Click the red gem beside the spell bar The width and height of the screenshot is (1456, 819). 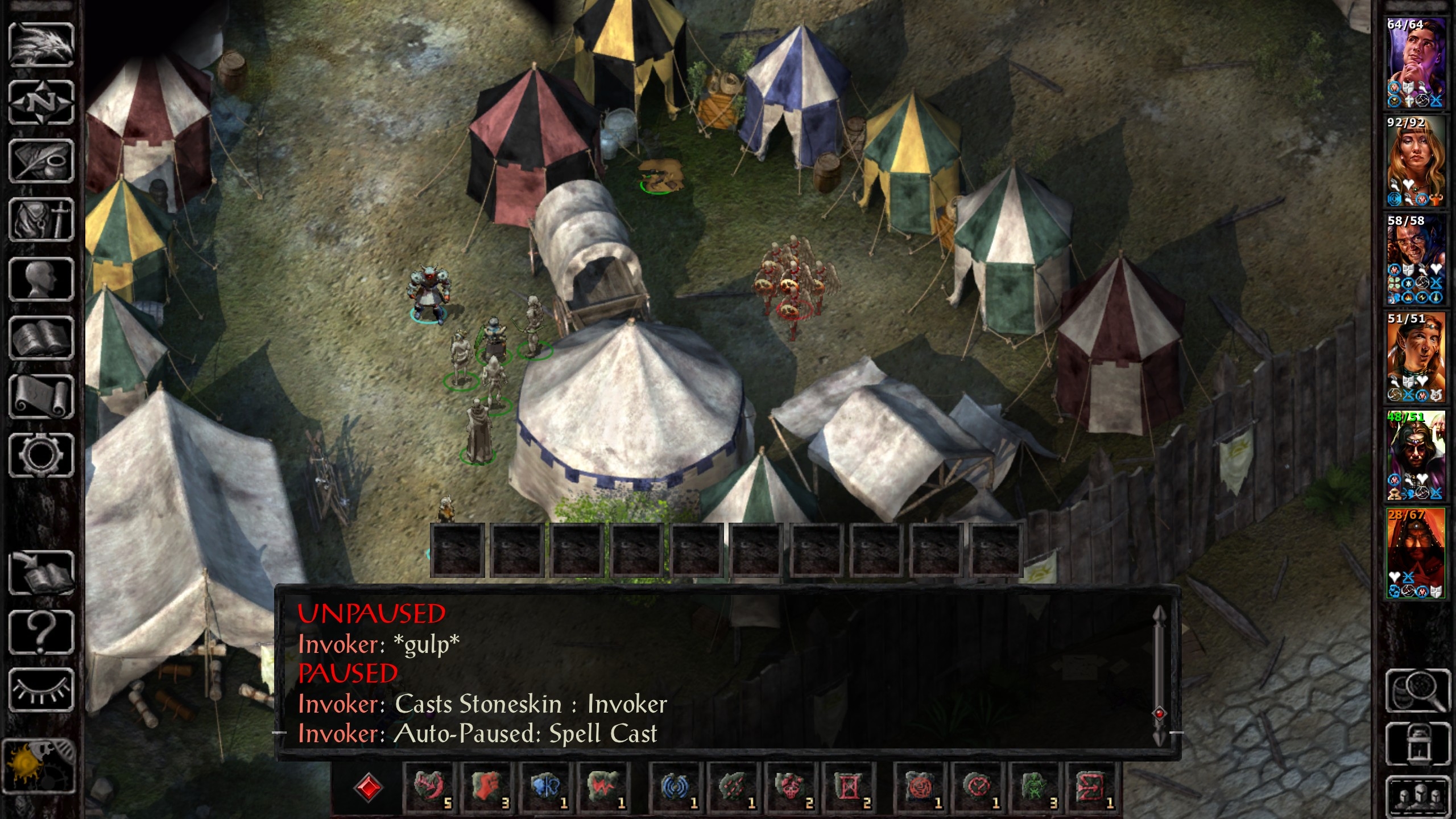368,788
